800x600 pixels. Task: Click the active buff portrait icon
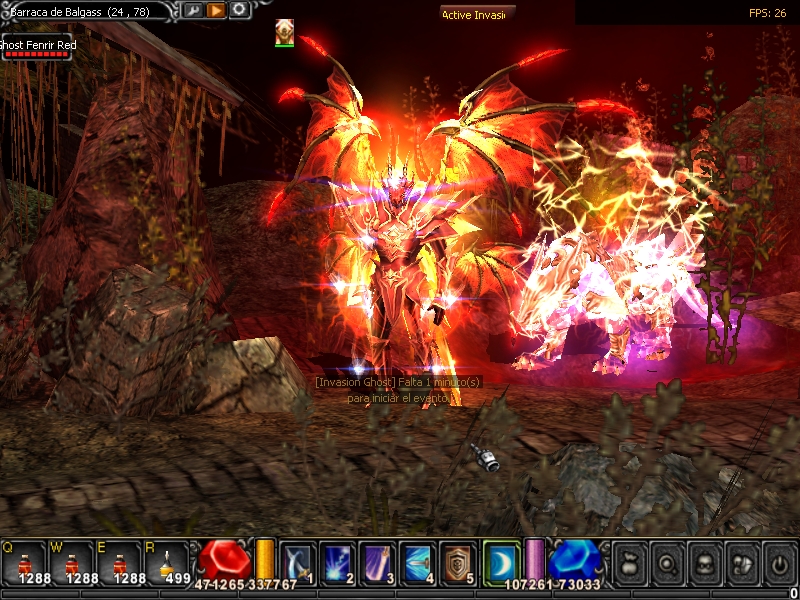[285, 31]
